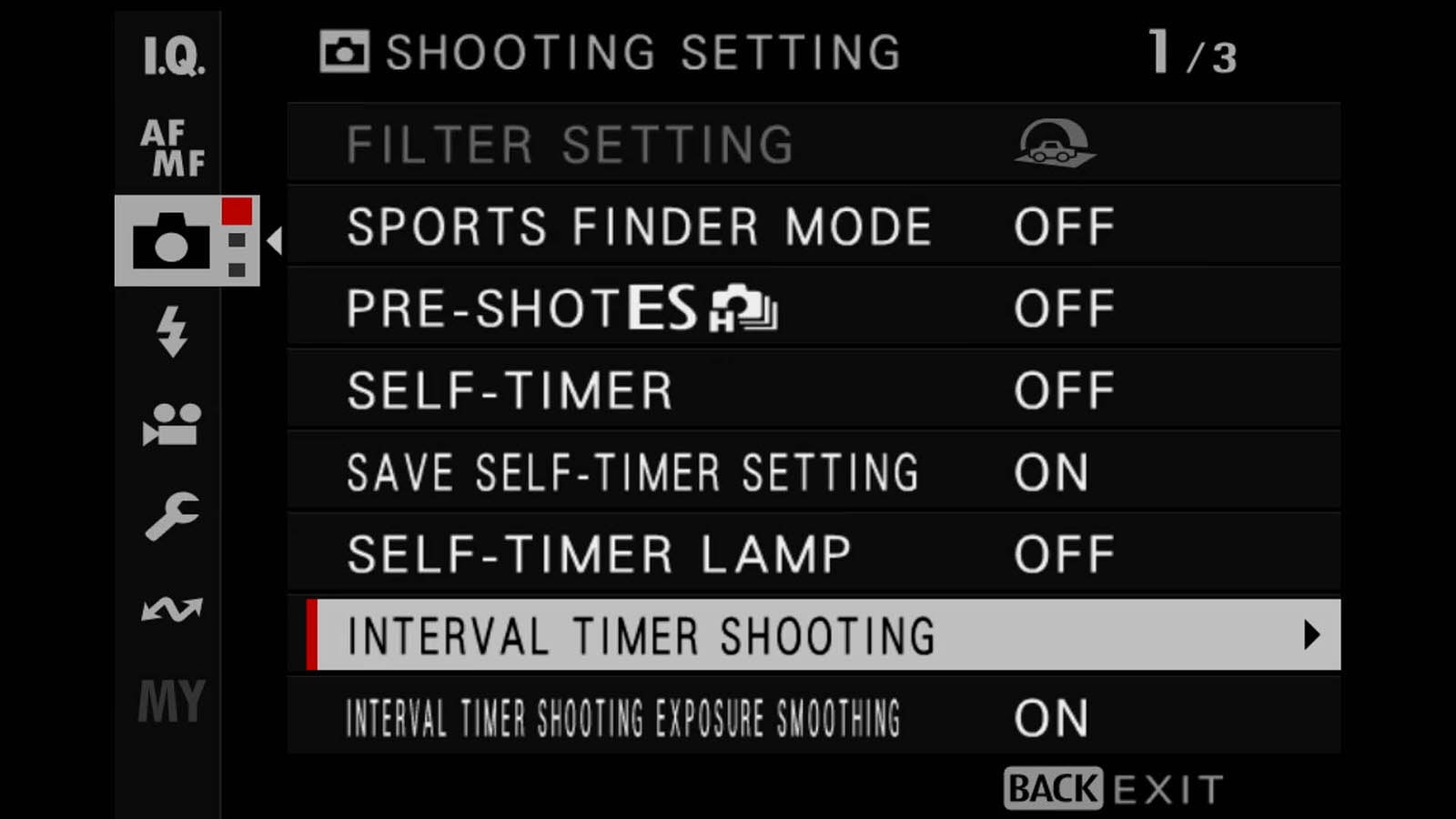
Task: Open the wrench setup menu icon
Action: pyautogui.click(x=173, y=514)
